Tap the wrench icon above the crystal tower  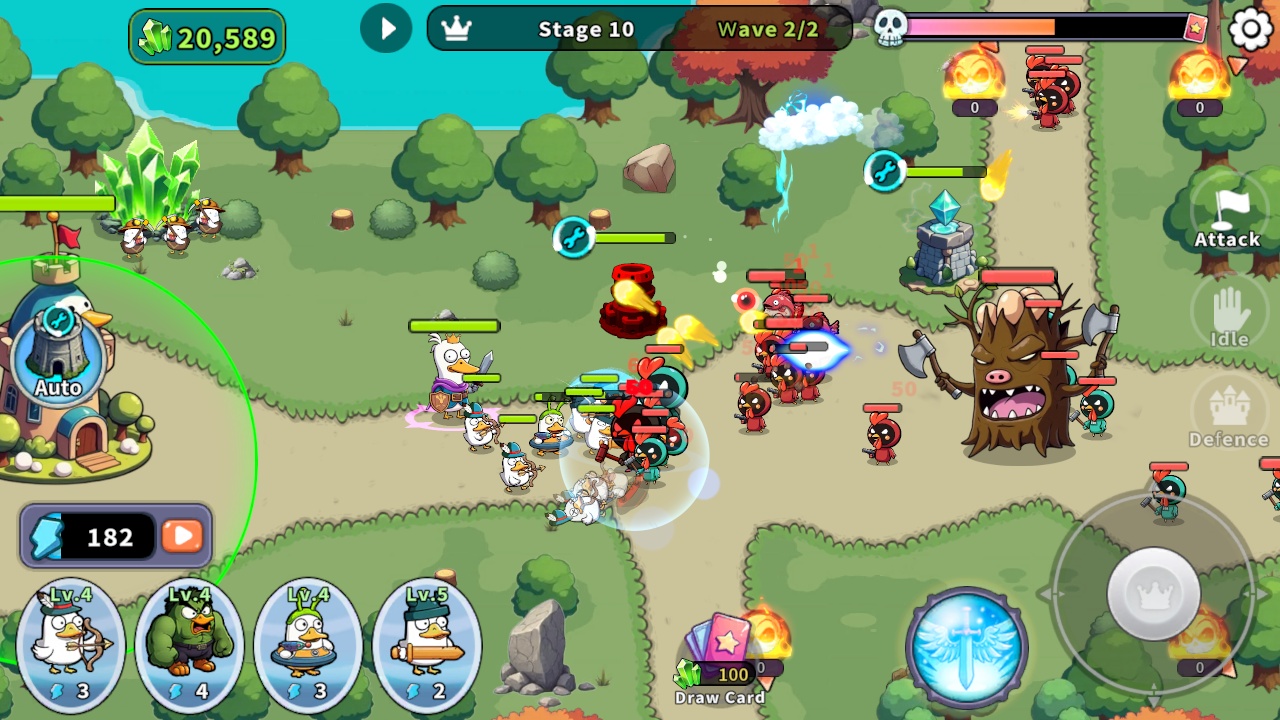pos(885,171)
